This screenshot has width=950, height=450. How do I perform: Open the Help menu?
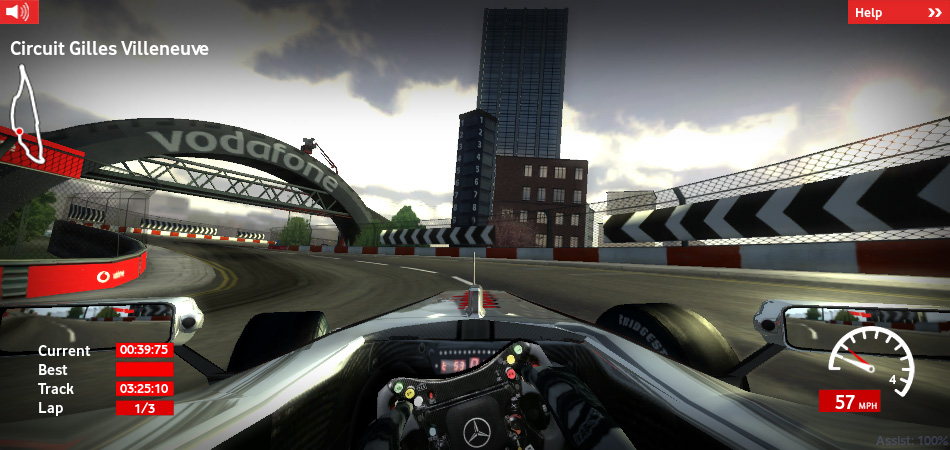pyautogui.click(x=895, y=12)
